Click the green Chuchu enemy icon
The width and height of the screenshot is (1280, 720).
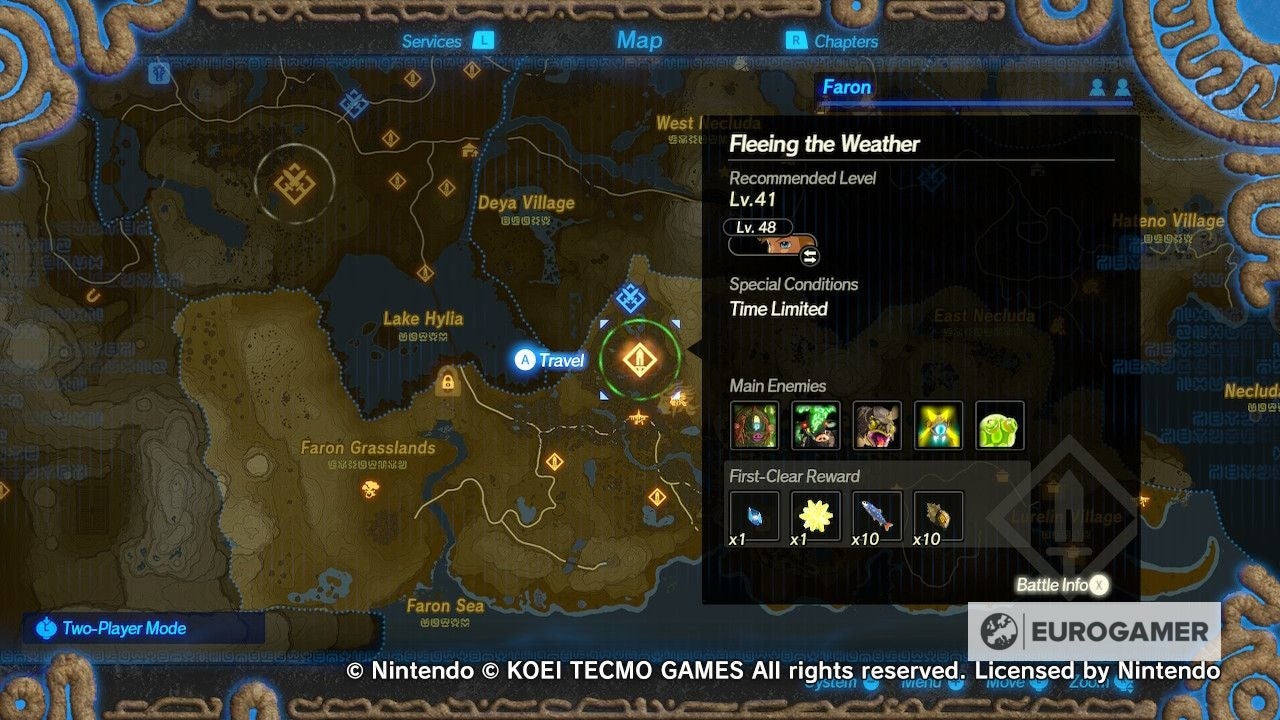(1000, 425)
